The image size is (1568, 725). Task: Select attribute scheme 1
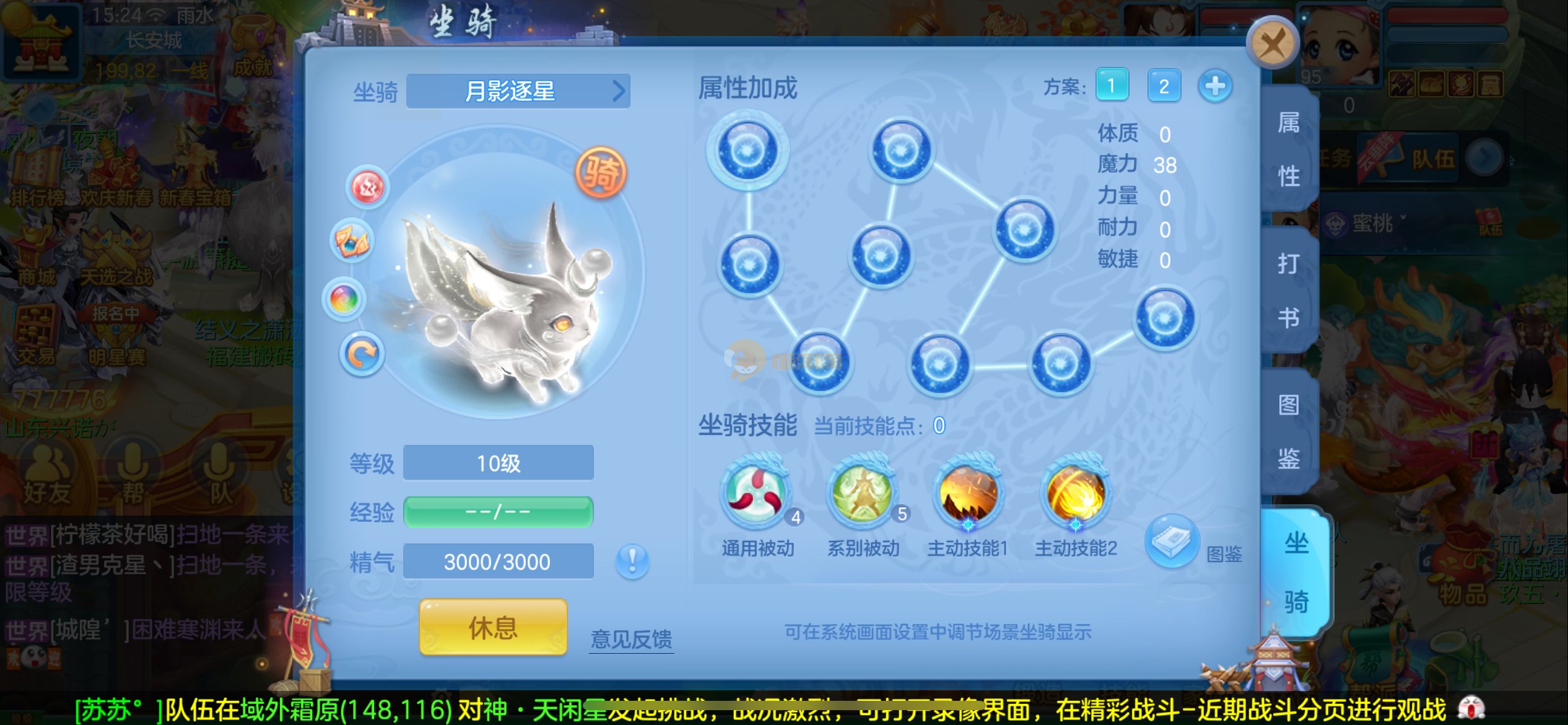pos(1112,86)
